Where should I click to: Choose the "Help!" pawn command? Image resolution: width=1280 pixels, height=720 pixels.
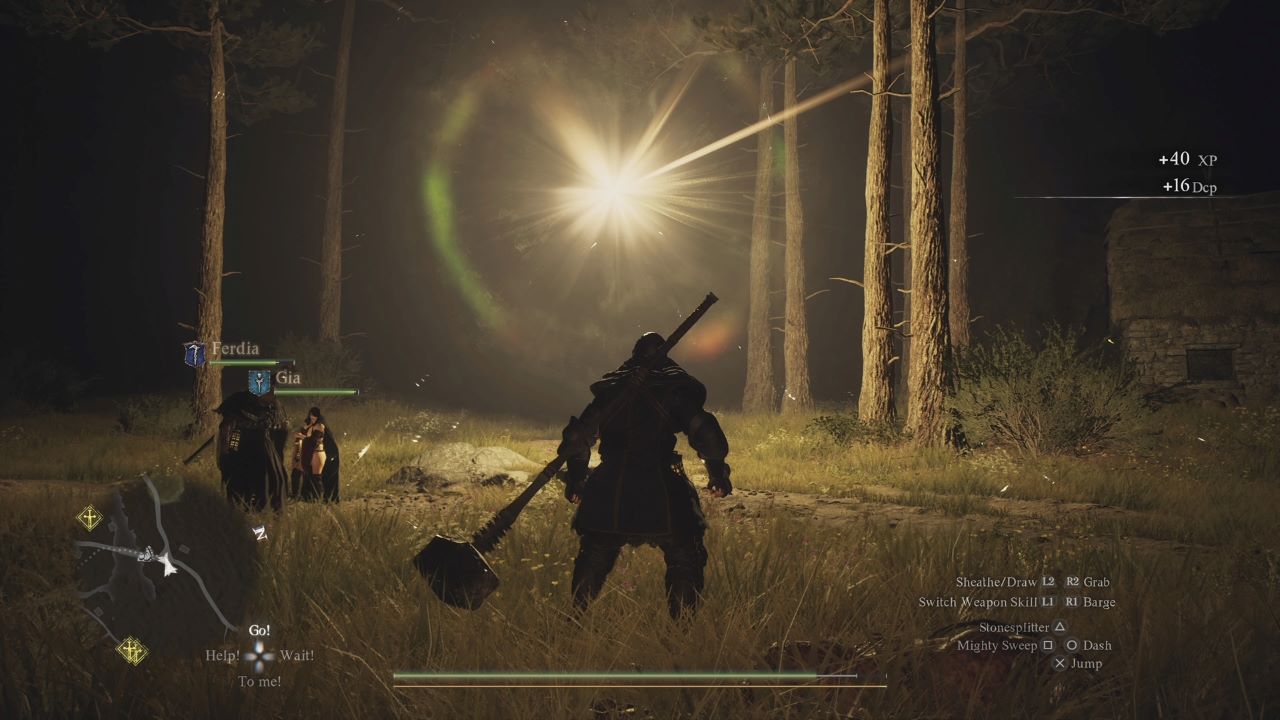[x=222, y=656]
